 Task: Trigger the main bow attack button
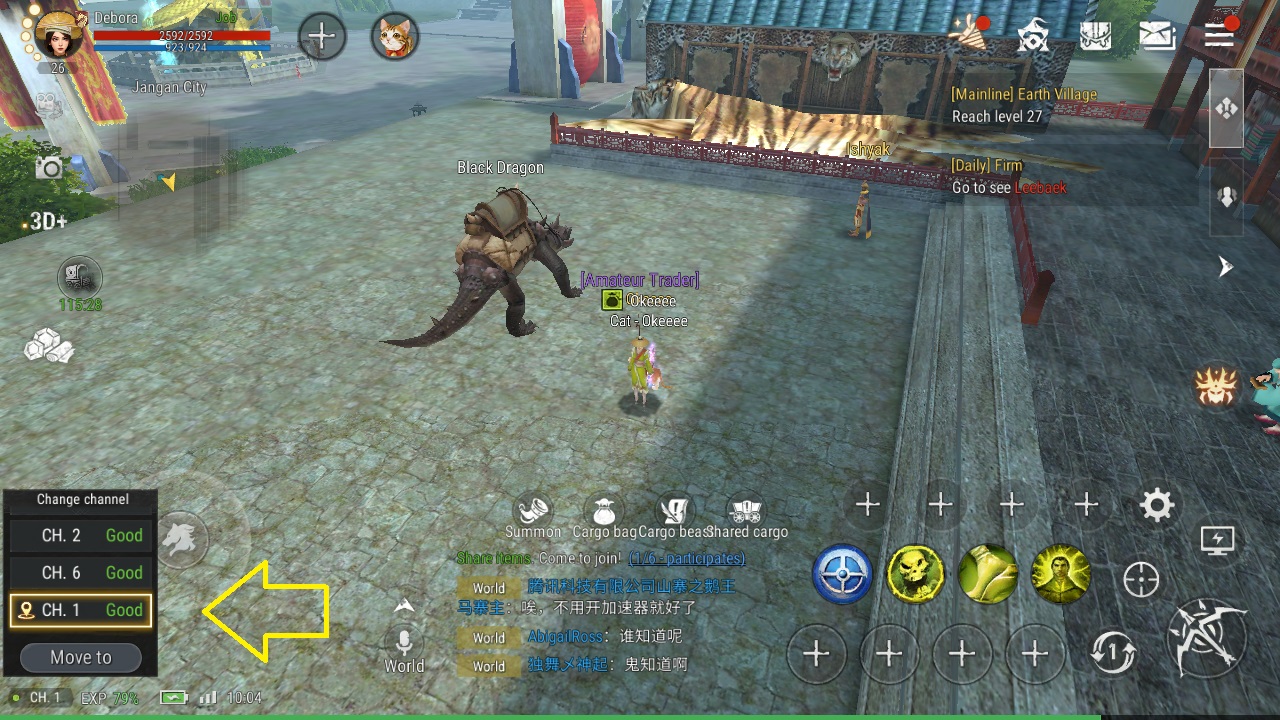(x=1211, y=636)
